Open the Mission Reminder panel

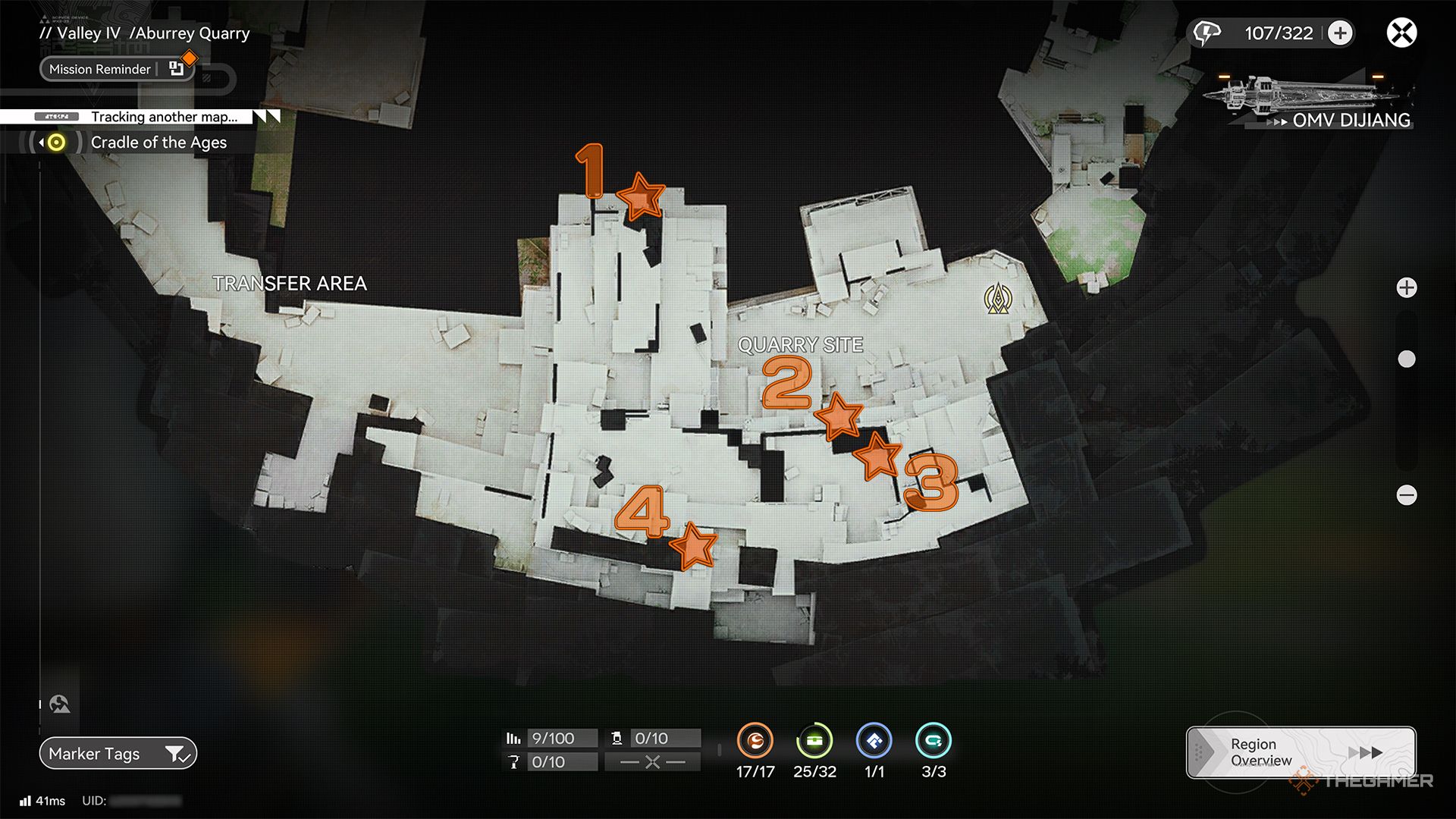pyautogui.click(x=117, y=69)
